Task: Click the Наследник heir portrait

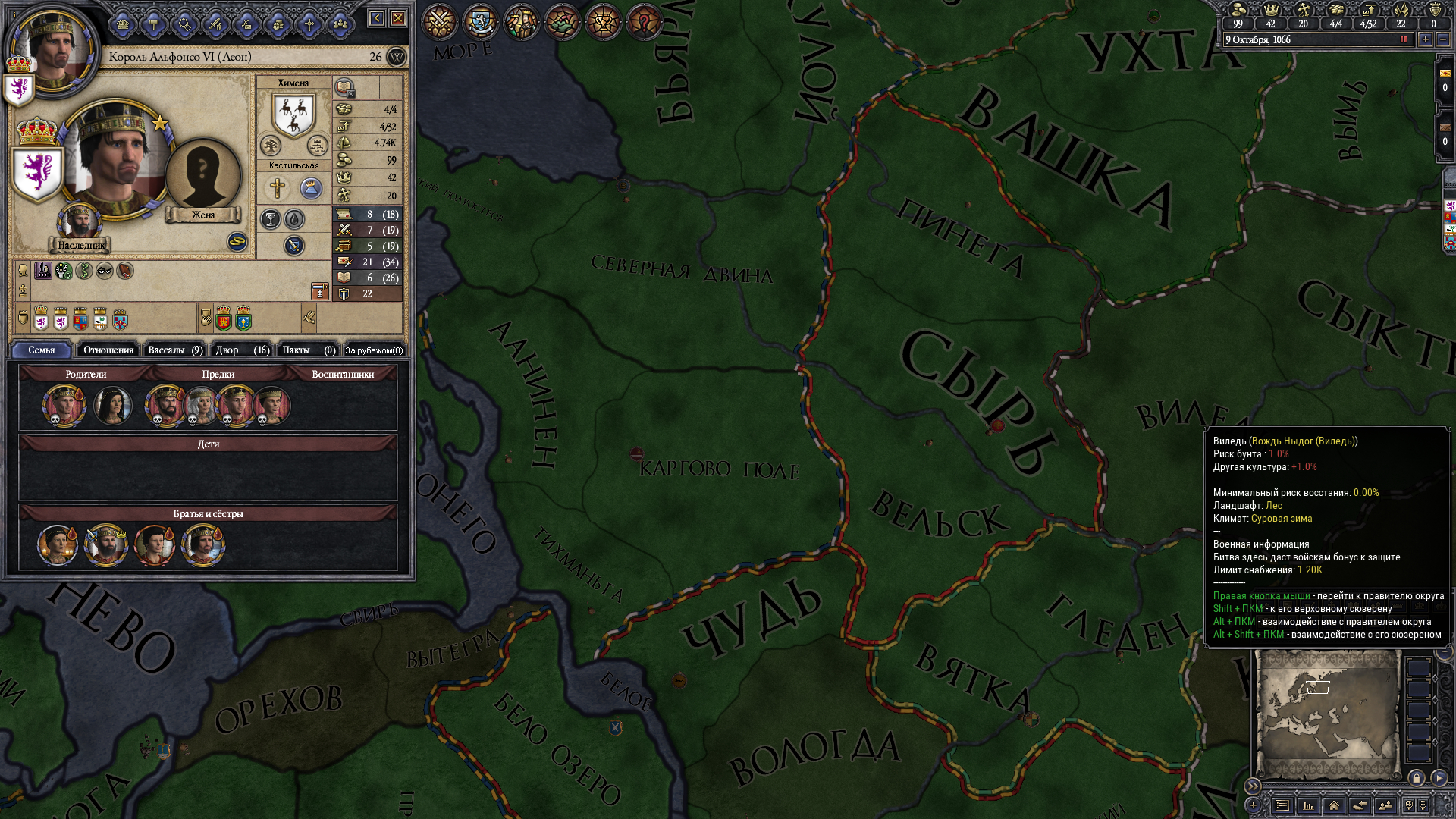Action: coord(80,222)
